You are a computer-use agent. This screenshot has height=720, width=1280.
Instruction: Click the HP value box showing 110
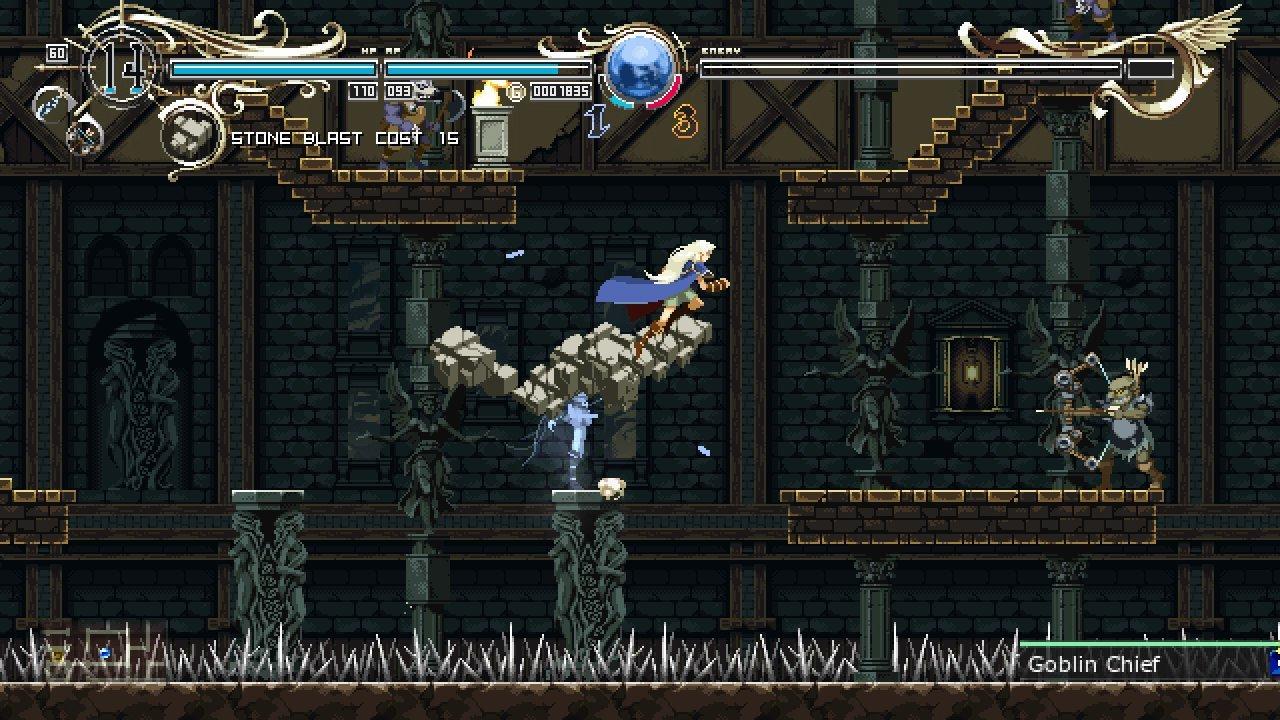point(364,89)
